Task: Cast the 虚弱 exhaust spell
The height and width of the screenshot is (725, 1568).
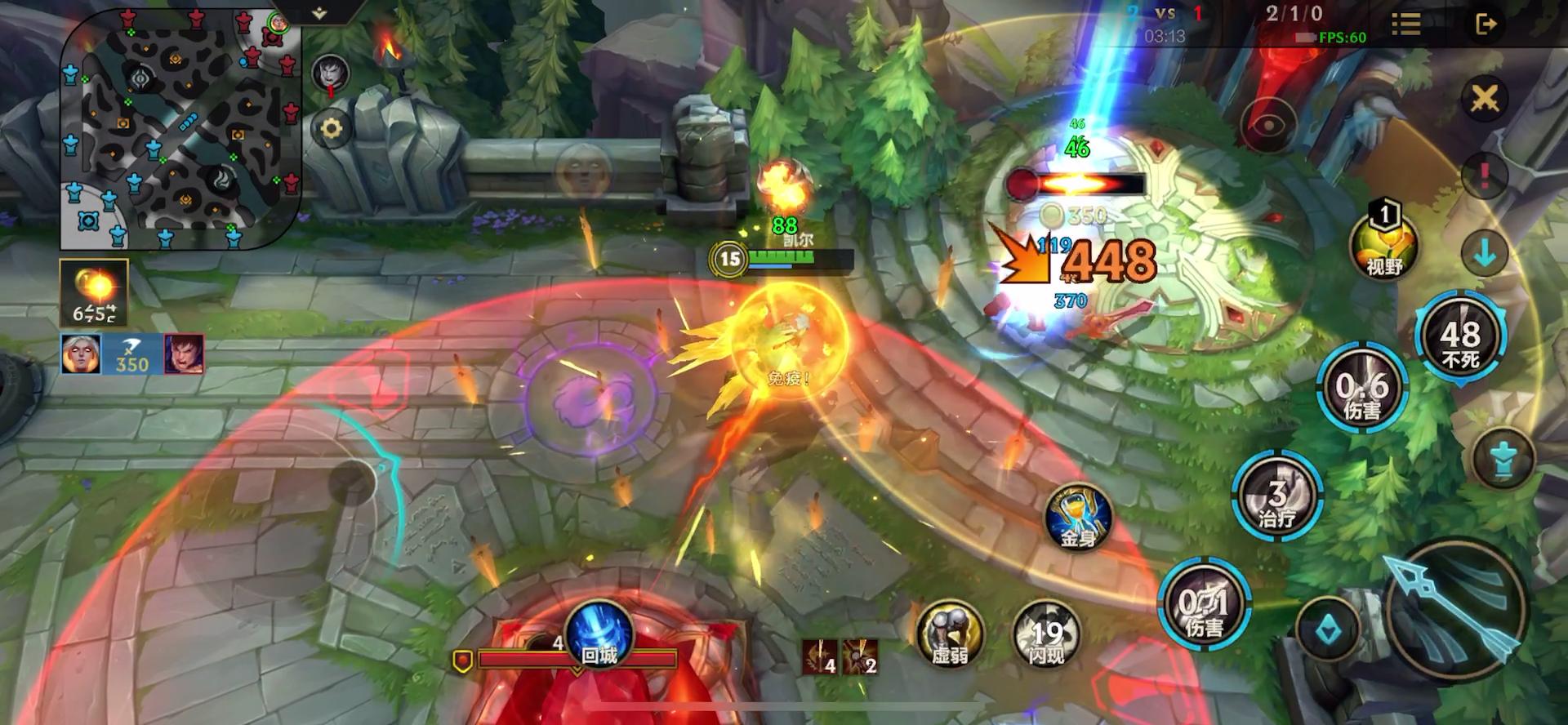Action: click(x=951, y=634)
